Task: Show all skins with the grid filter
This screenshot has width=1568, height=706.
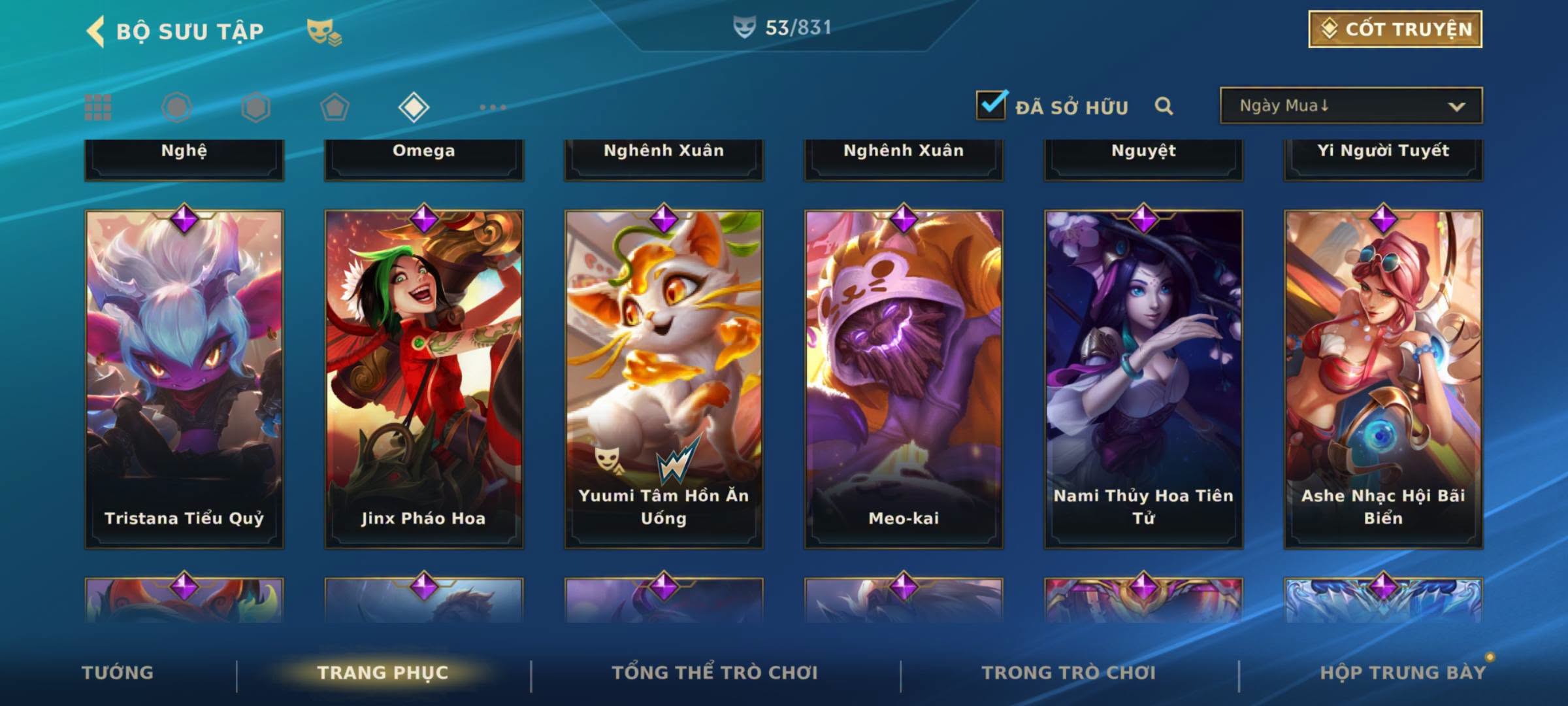Action: [x=98, y=107]
